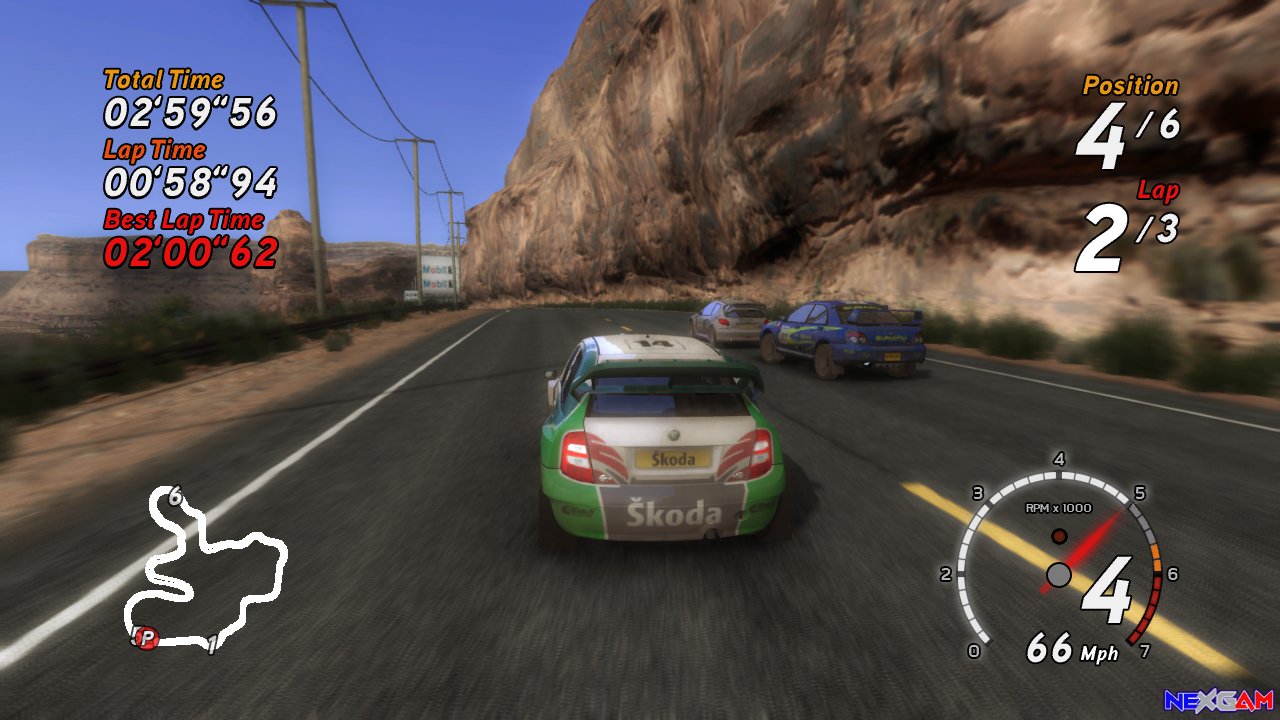The image size is (1280, 720).
Task: Click the NEXGAM watermark logo
Action: 1218,701
